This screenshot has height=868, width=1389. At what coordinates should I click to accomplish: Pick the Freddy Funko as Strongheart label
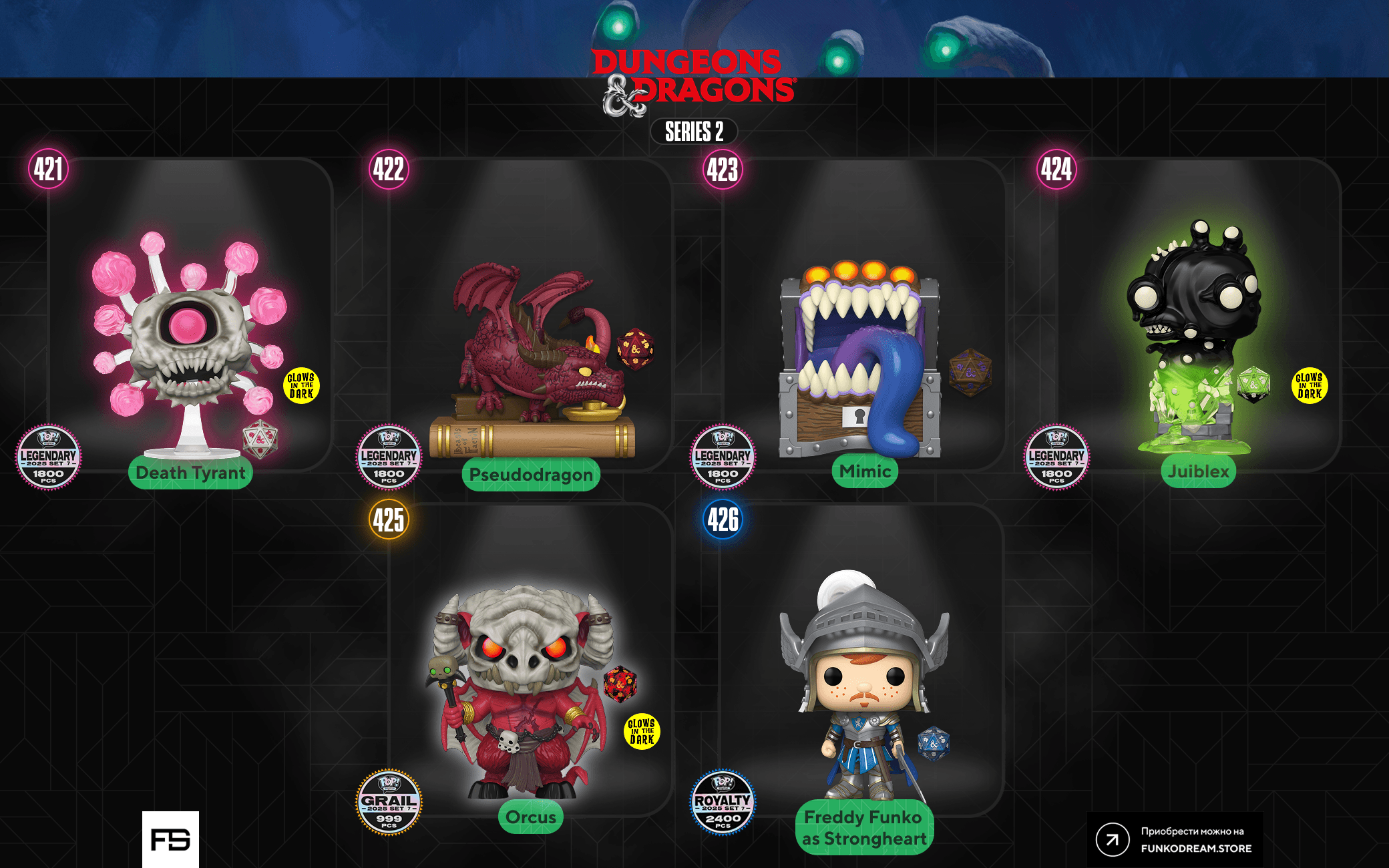[864, 828]
